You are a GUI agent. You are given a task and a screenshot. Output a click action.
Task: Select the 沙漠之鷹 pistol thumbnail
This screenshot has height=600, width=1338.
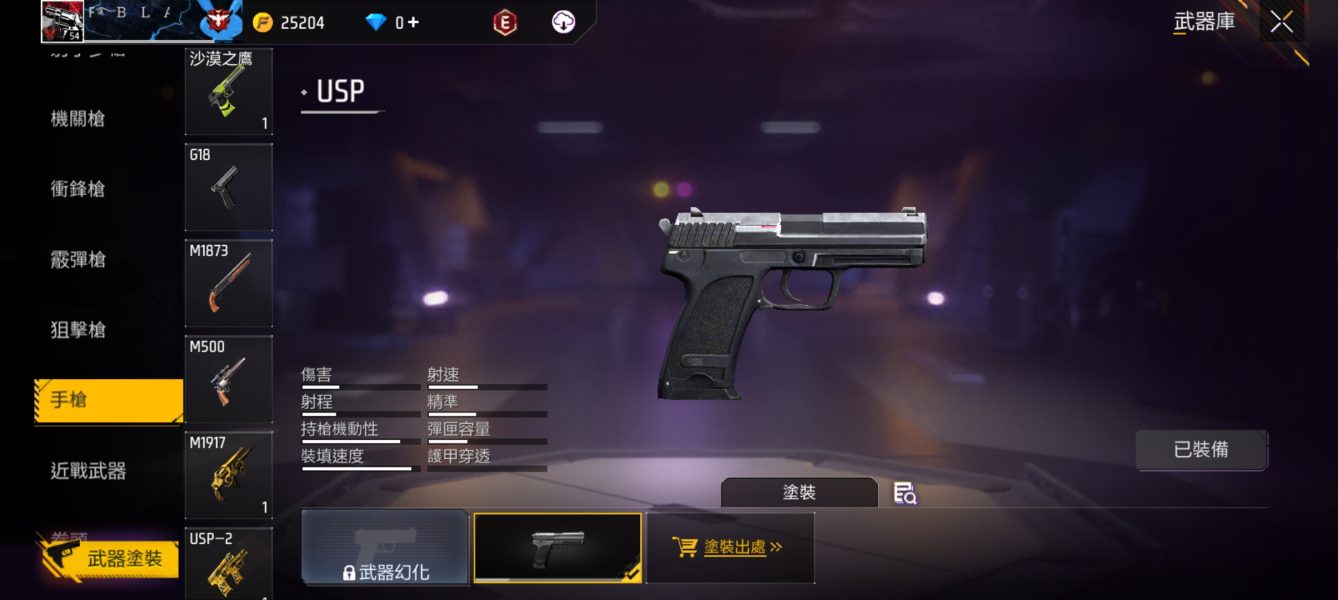228,91
